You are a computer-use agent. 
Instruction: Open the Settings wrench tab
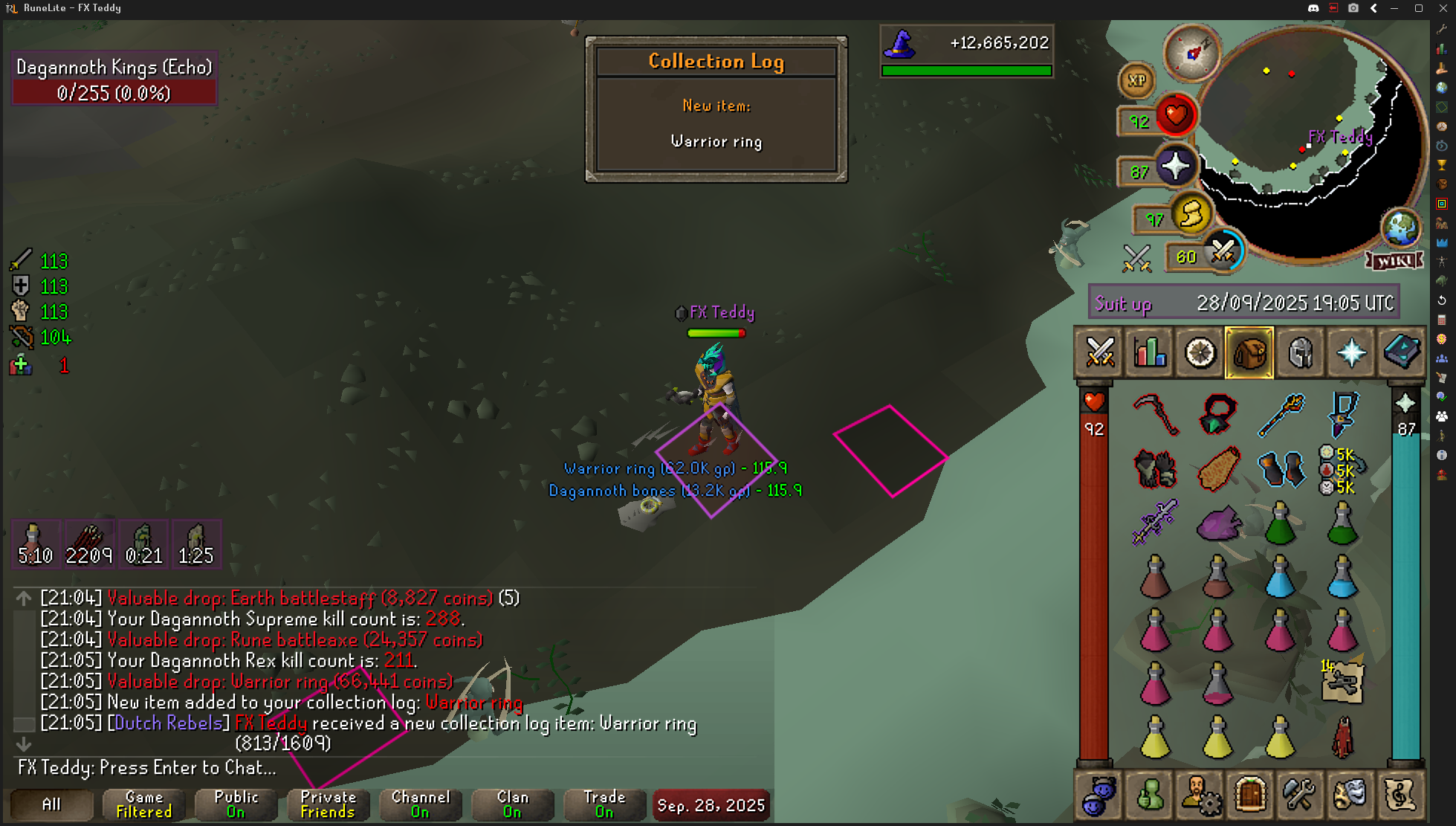(1300, 794)
